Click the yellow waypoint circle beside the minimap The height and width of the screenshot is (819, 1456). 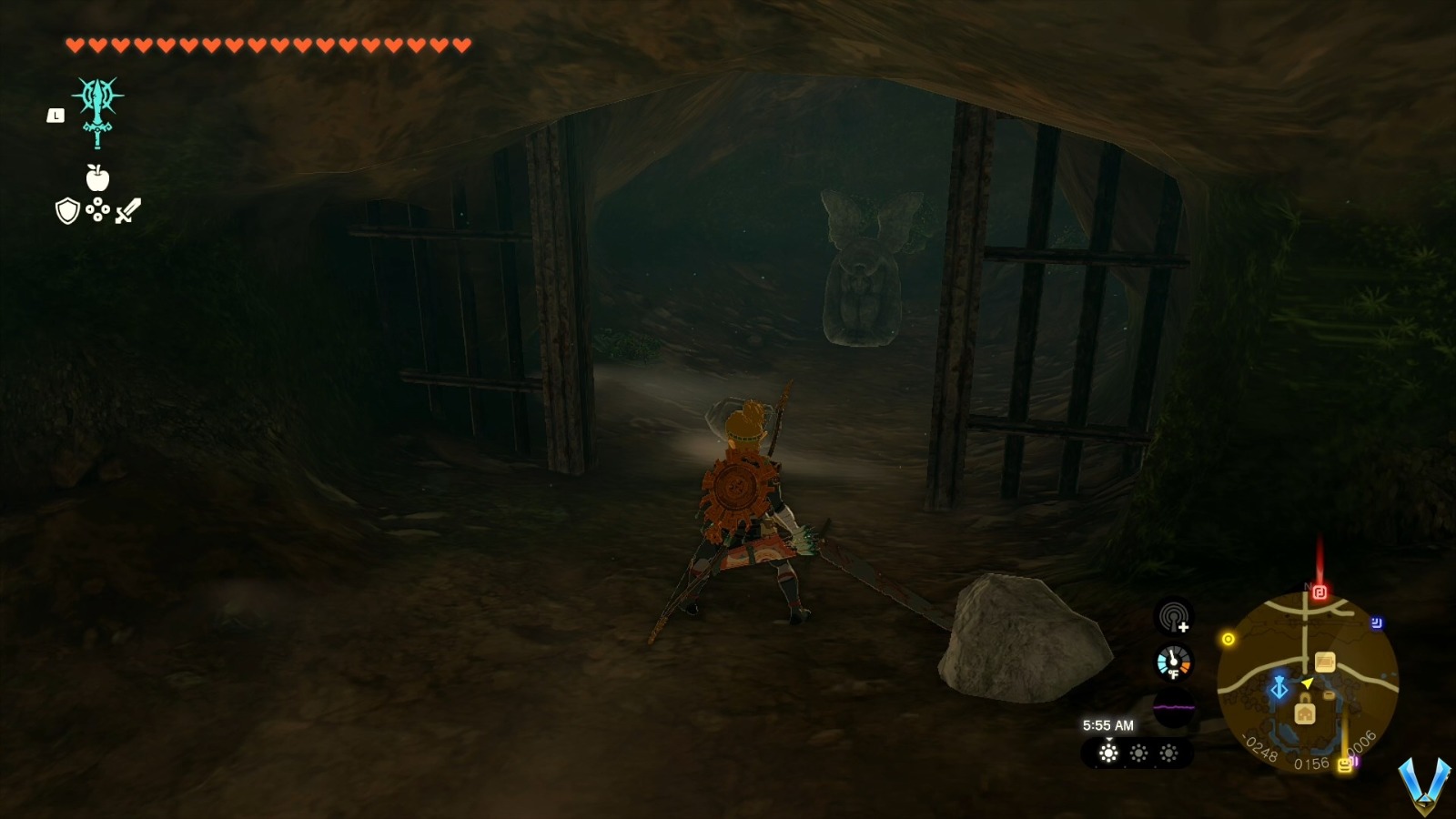1229,638
